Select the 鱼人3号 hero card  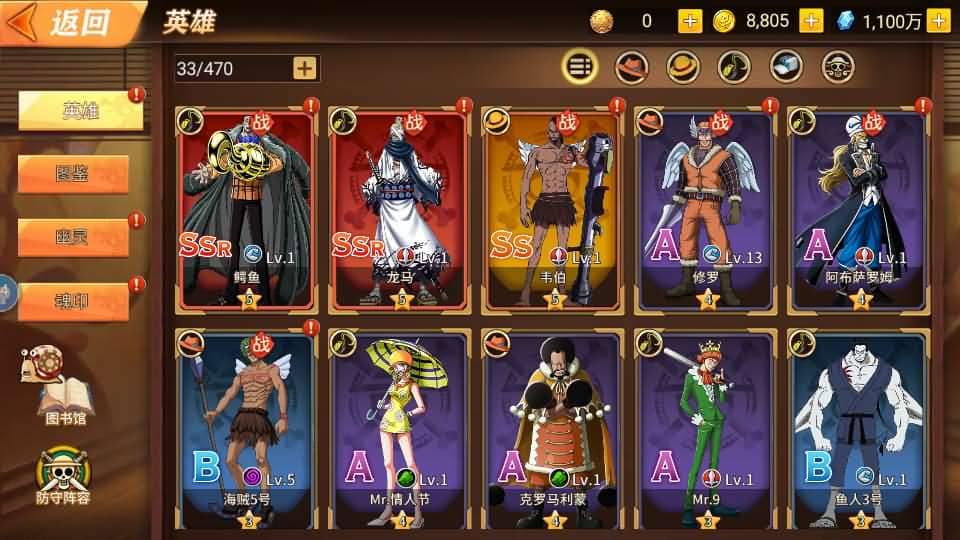click(859, 430)
